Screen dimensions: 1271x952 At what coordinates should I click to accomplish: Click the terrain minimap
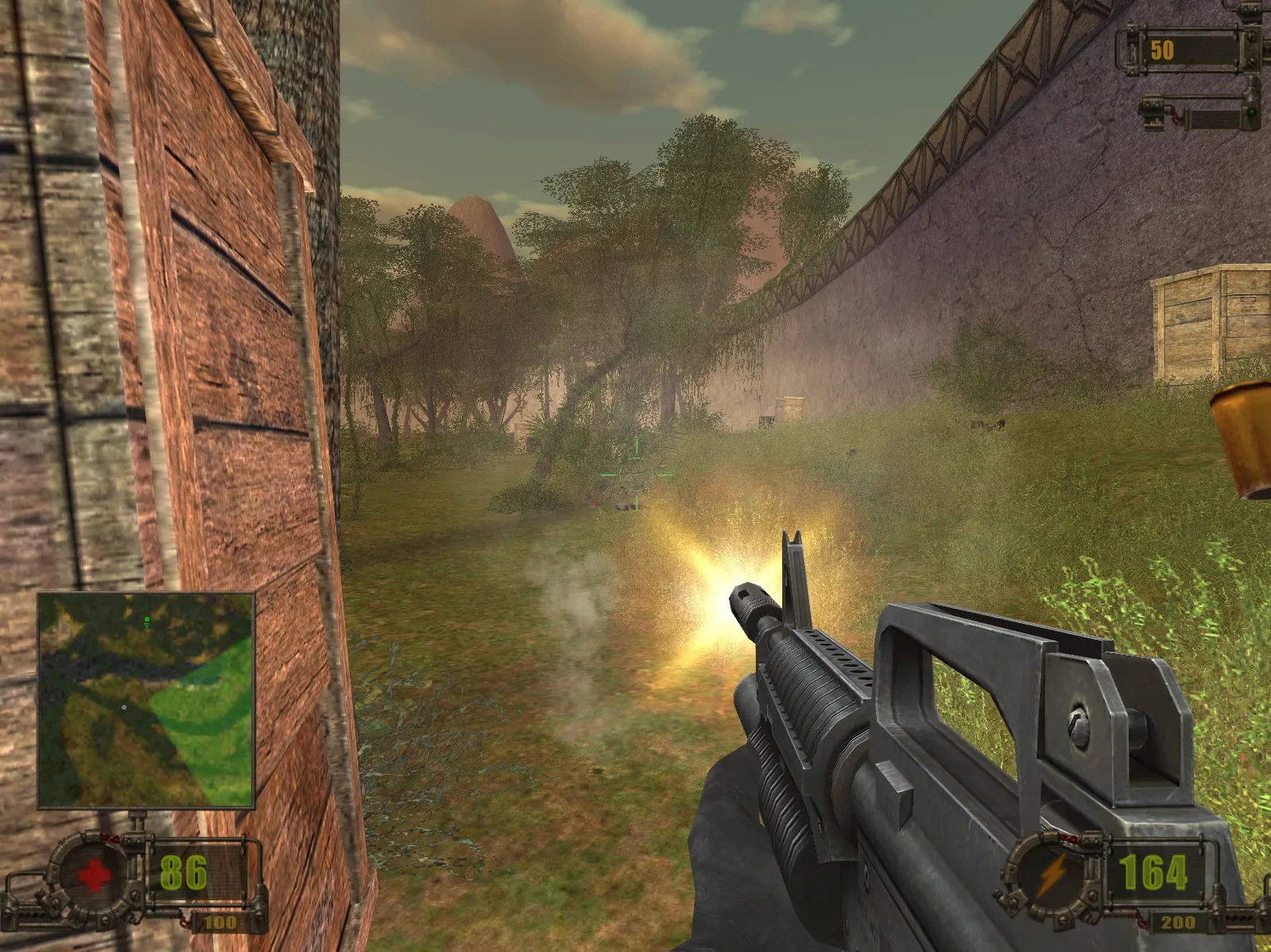point(146,699)
